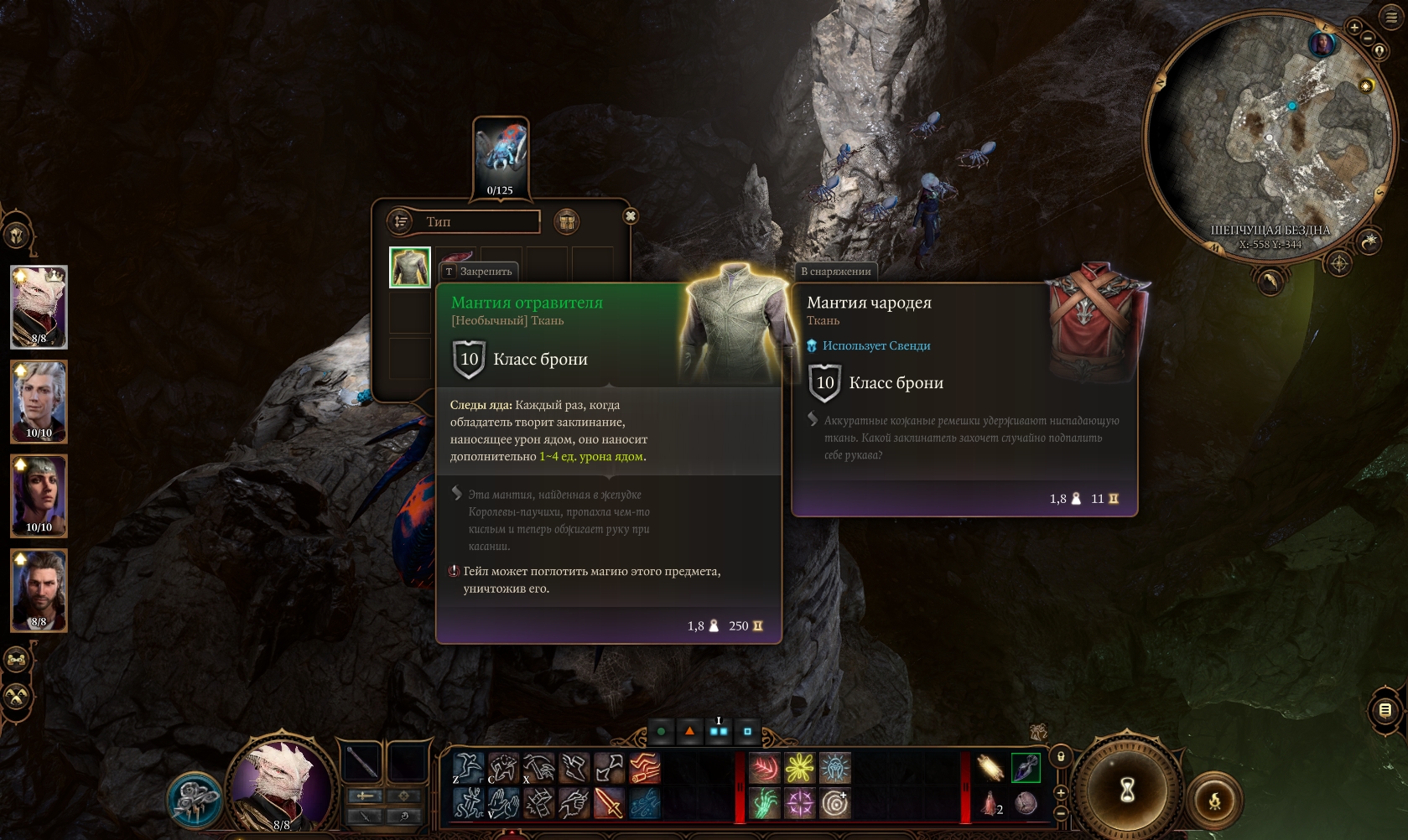Image resolution: width=1408 pixels, height=840 pixels.
Task: Select the white-haired elf party portrait
Action: pyautogui.click(x=39, y=402)
